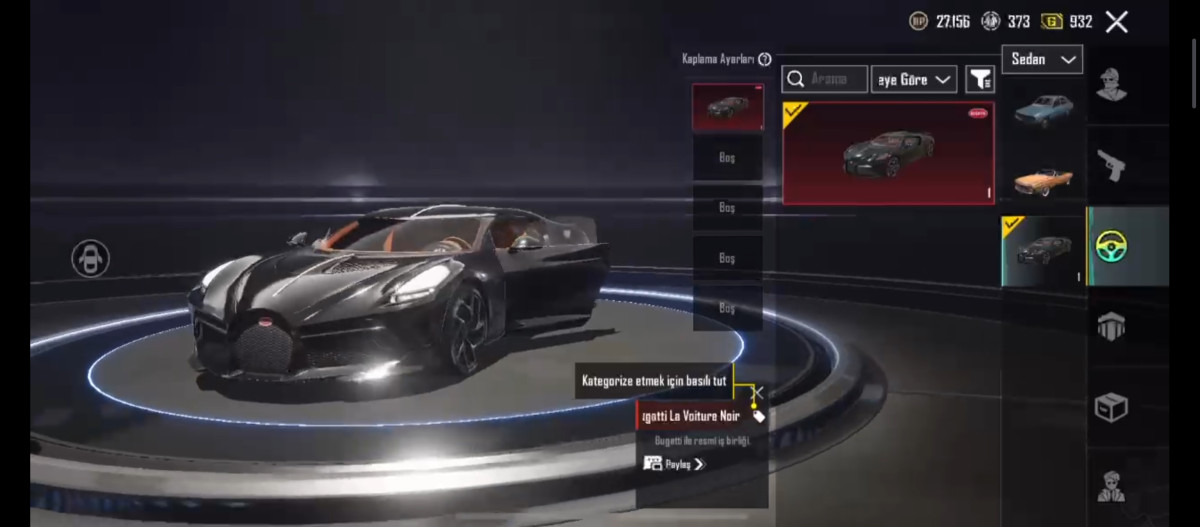
Task: Show help for Kaplama Ayarları
Action: tap(765, 60)
